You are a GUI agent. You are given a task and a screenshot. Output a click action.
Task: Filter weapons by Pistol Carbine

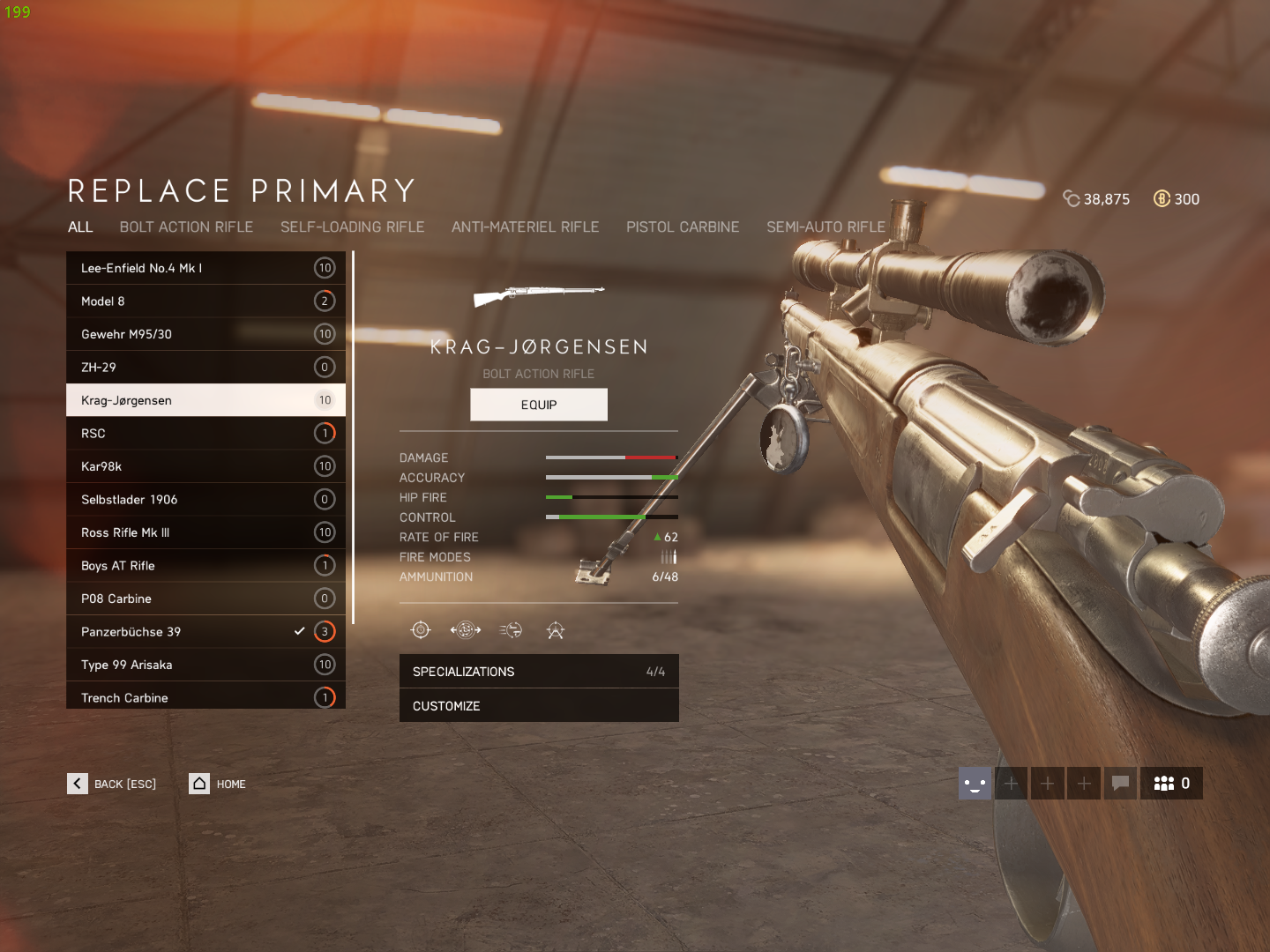coord(683,227)
